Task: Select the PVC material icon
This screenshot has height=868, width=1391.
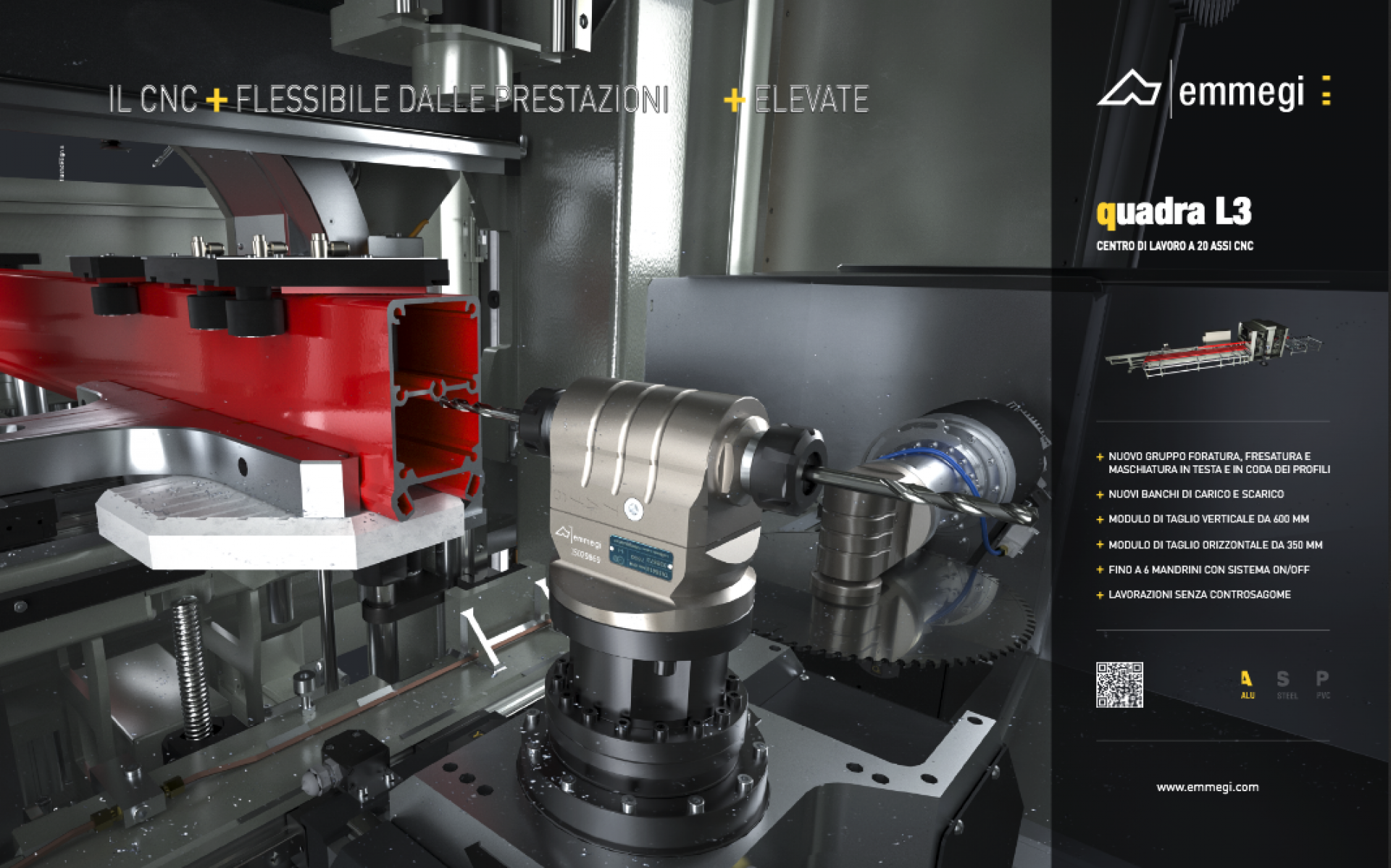Action: 1323,683
